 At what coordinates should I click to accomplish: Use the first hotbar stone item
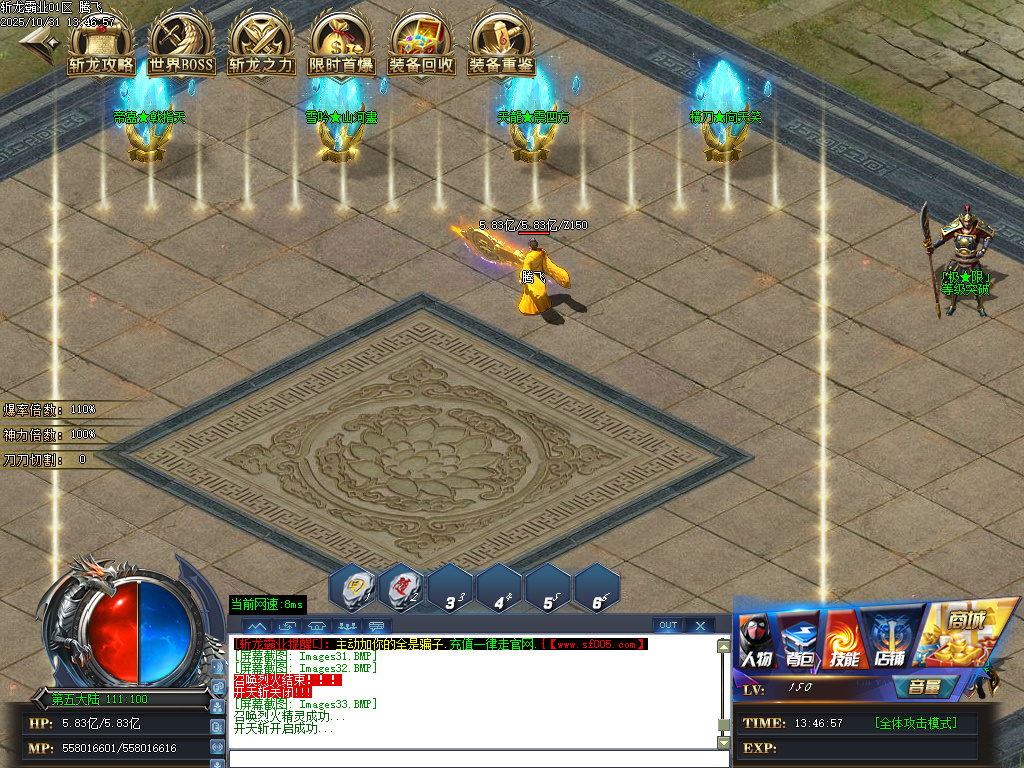coord(353,587)
